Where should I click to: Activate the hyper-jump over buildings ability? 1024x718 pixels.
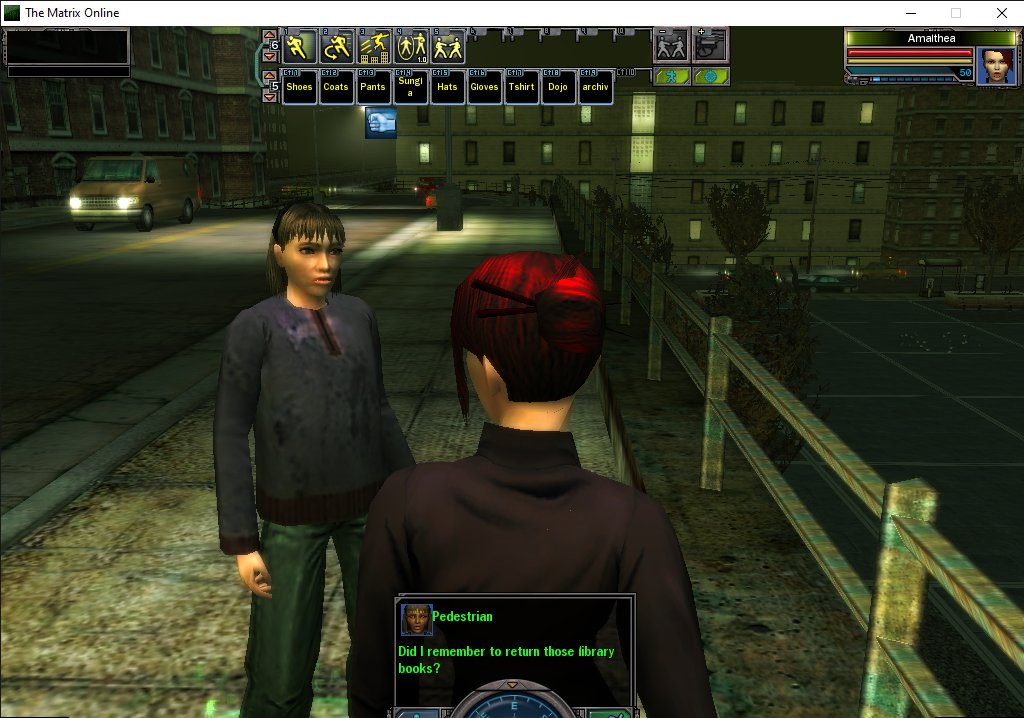373,47
